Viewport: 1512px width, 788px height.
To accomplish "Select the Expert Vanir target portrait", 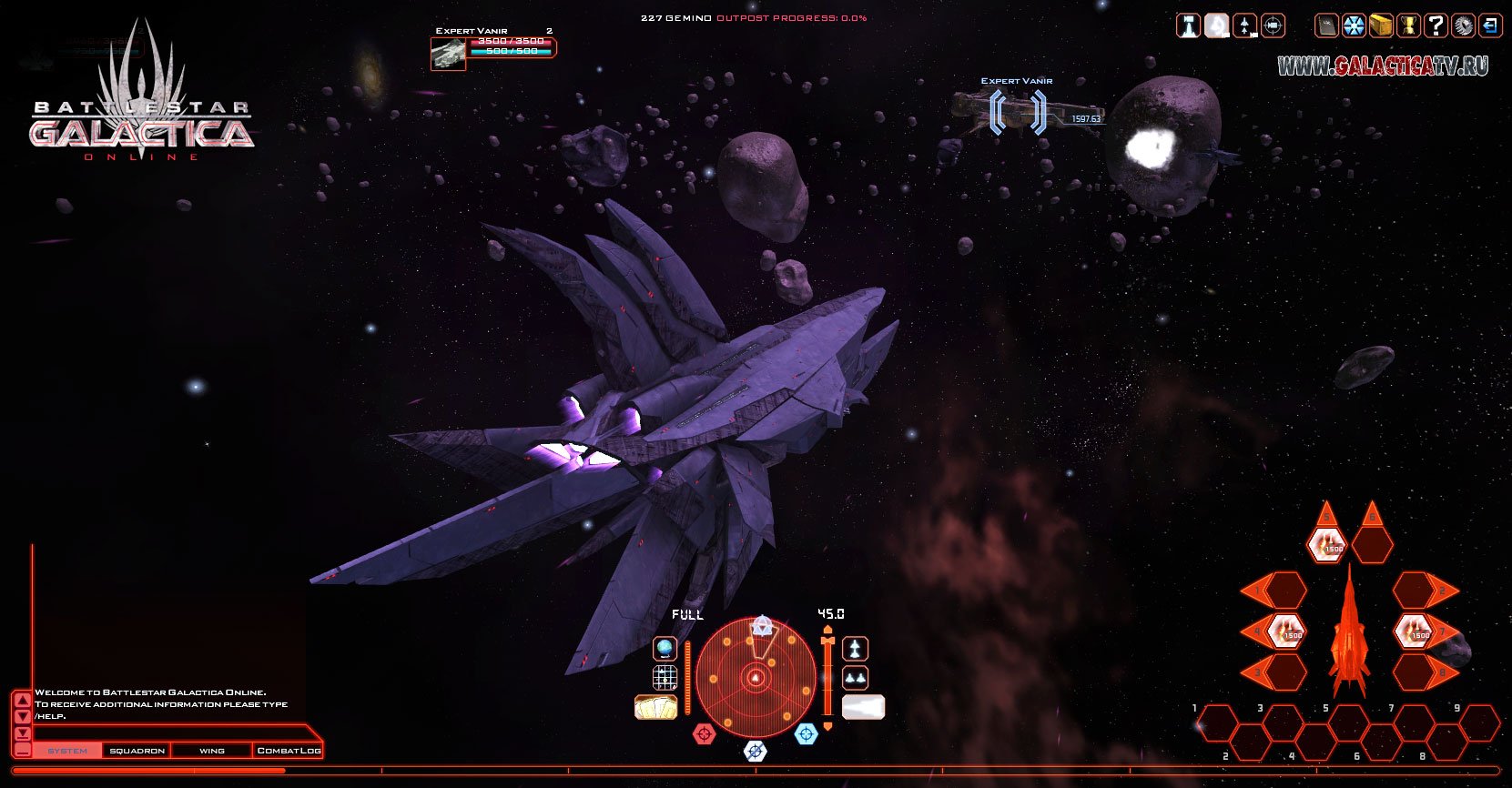I will [x=448, y=54].
